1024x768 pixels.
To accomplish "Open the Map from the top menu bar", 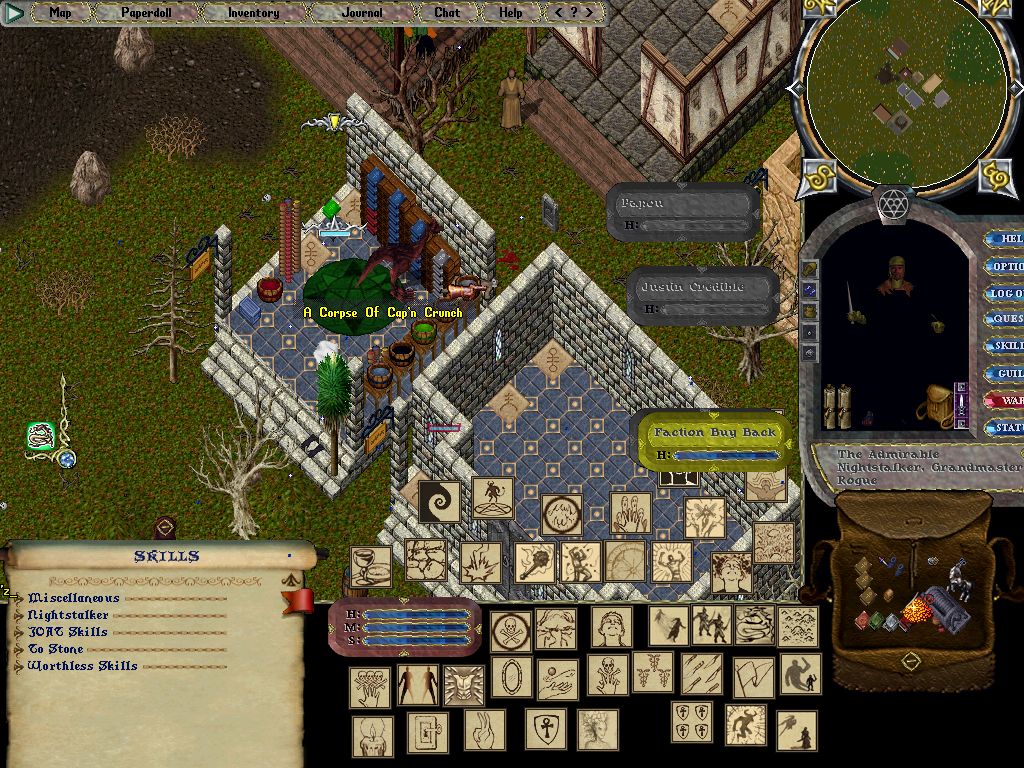I will coord(60,13).
